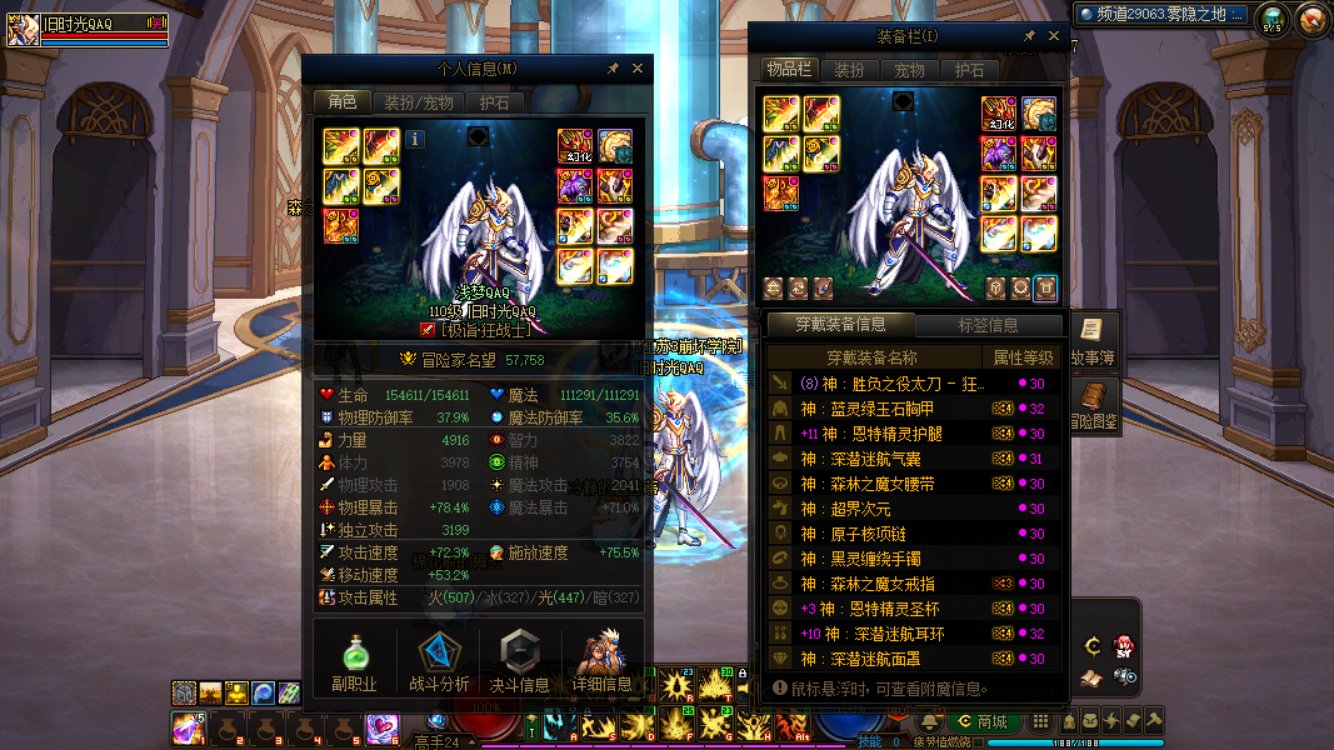Screen dimensions: 1334x750
Task: Open the grid menu icon beside 商城
Action: point(1042,721)
